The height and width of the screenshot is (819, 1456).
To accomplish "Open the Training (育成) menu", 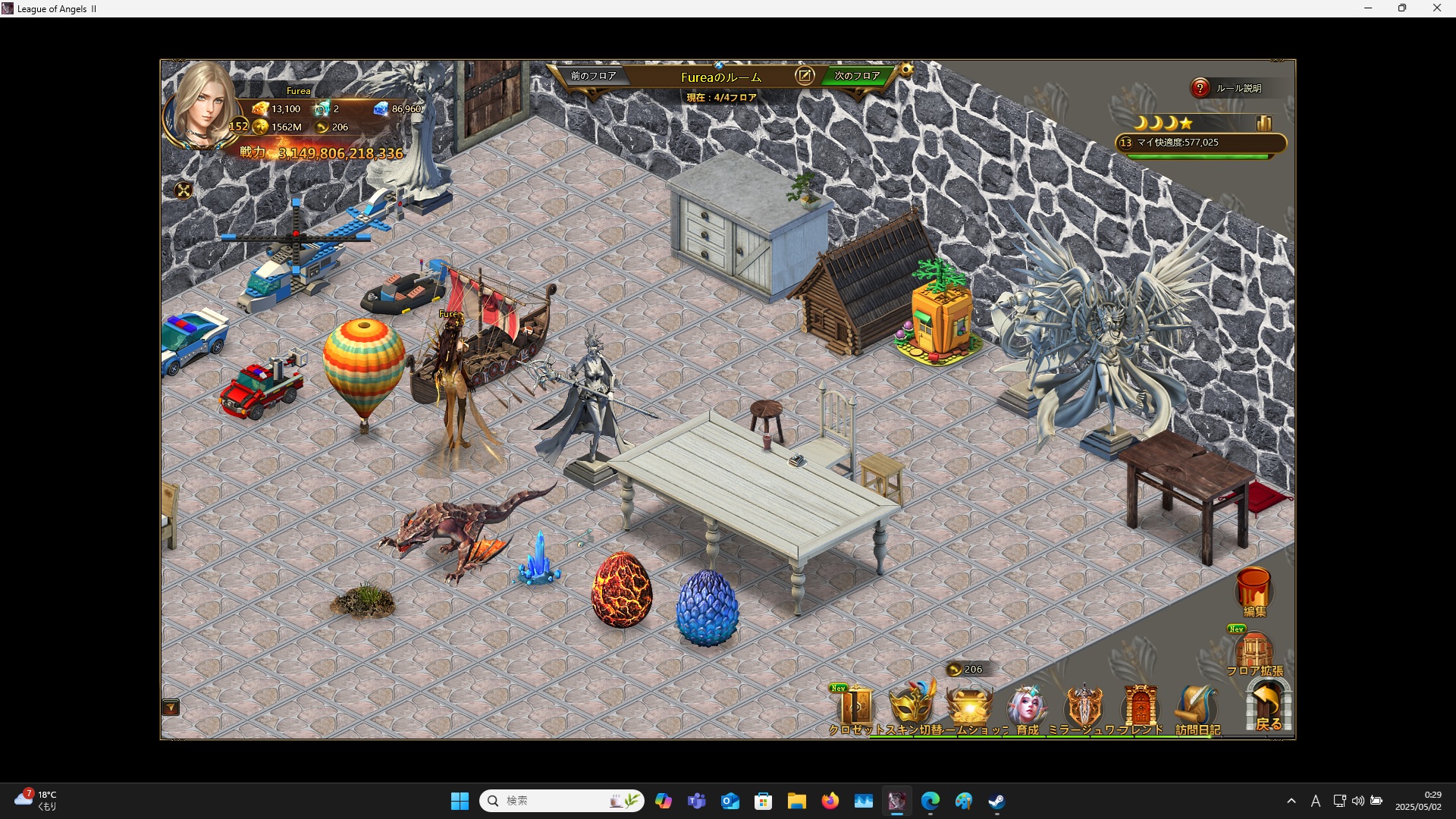I will tap(1027, 708).
